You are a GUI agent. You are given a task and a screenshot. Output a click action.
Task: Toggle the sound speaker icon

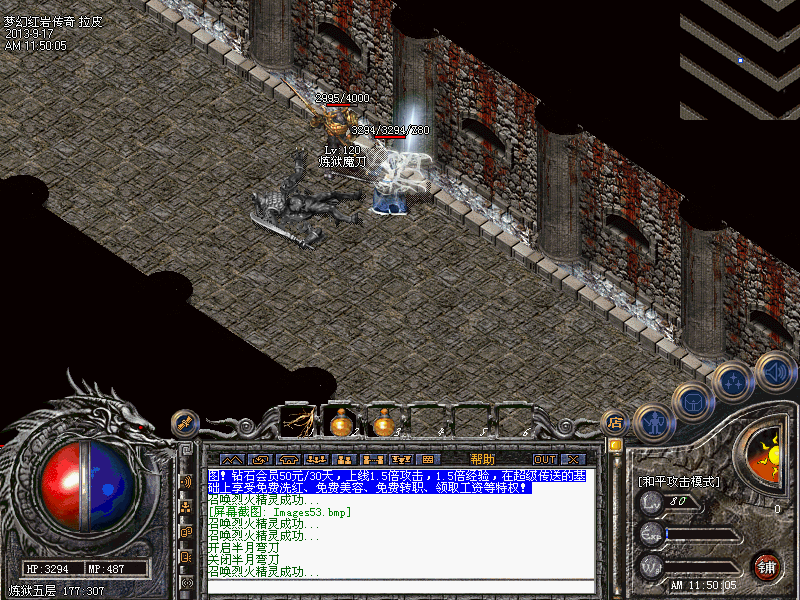(773, 370)
